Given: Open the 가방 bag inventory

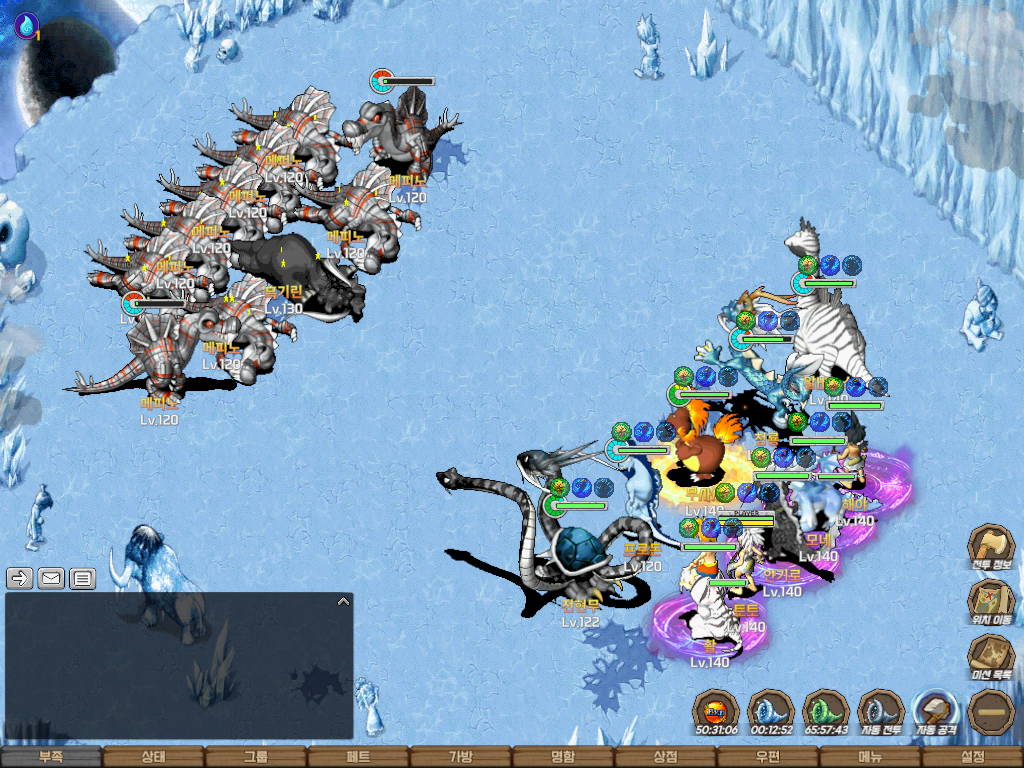Looking at the screenshot, I should 460,758.
